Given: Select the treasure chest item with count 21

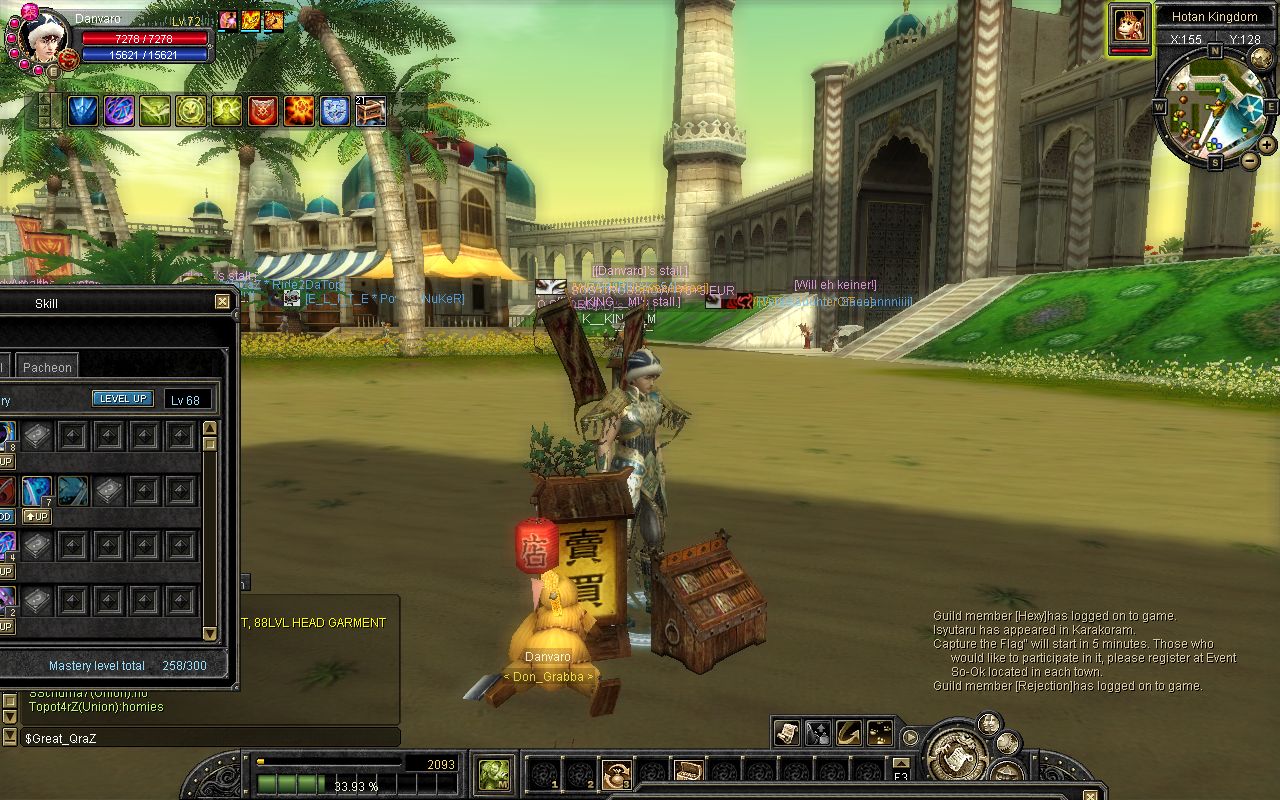Looking at the screenshot, I should pyautogui.click(x=371, y=111).
